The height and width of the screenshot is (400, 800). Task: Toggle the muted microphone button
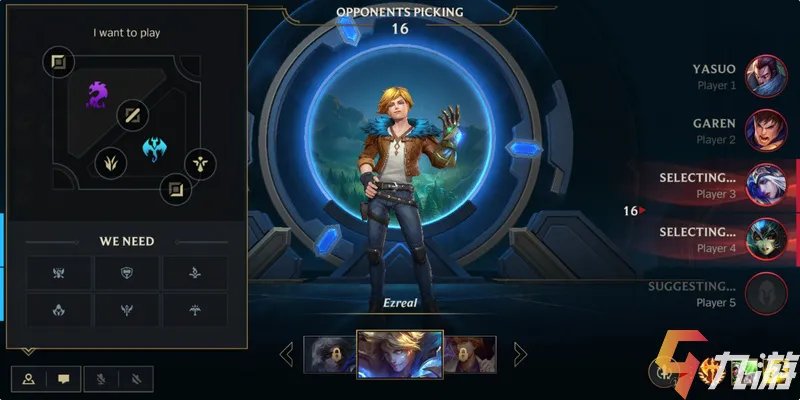[101, 379]
